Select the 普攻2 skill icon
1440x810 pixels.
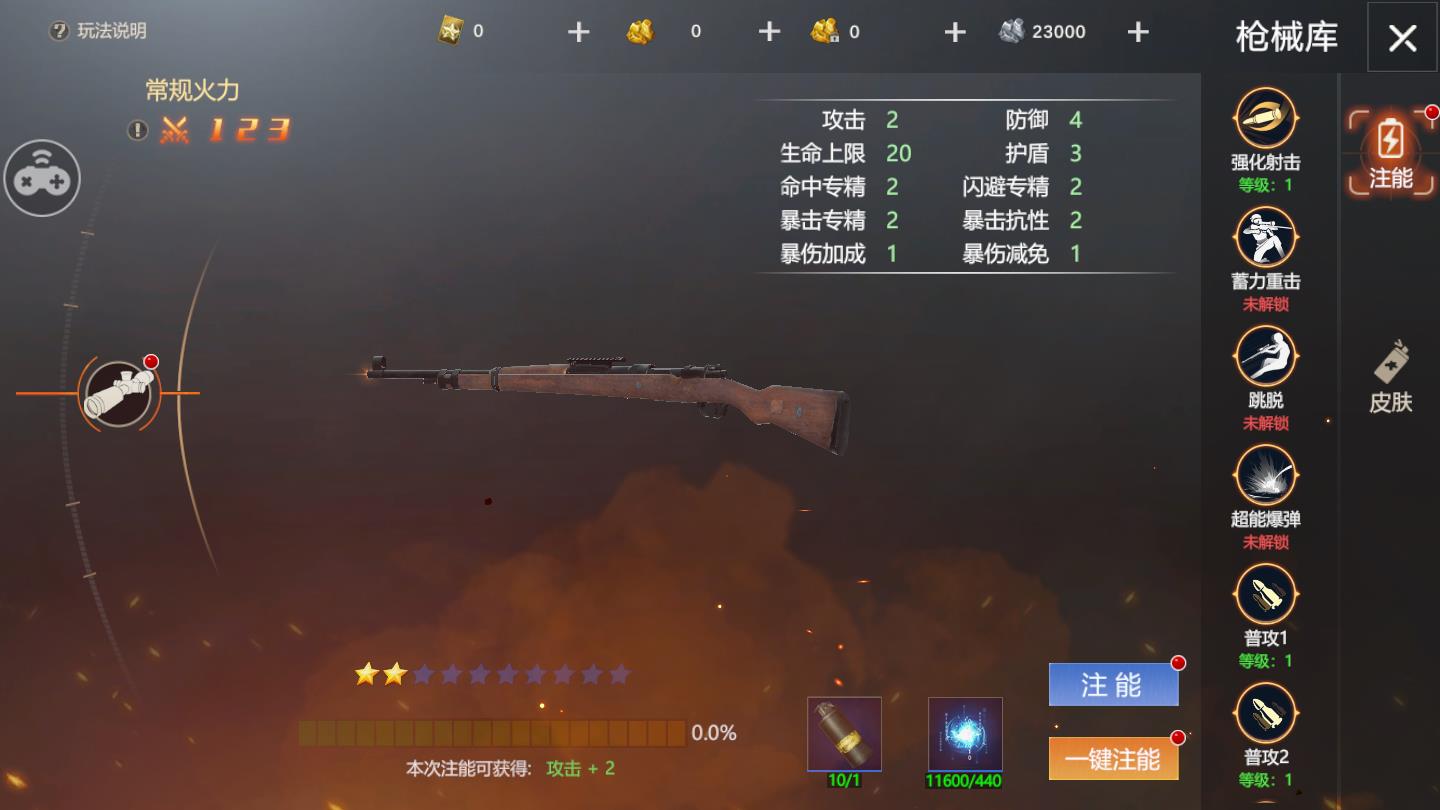pyautogui.click(x=1265, y=715)
